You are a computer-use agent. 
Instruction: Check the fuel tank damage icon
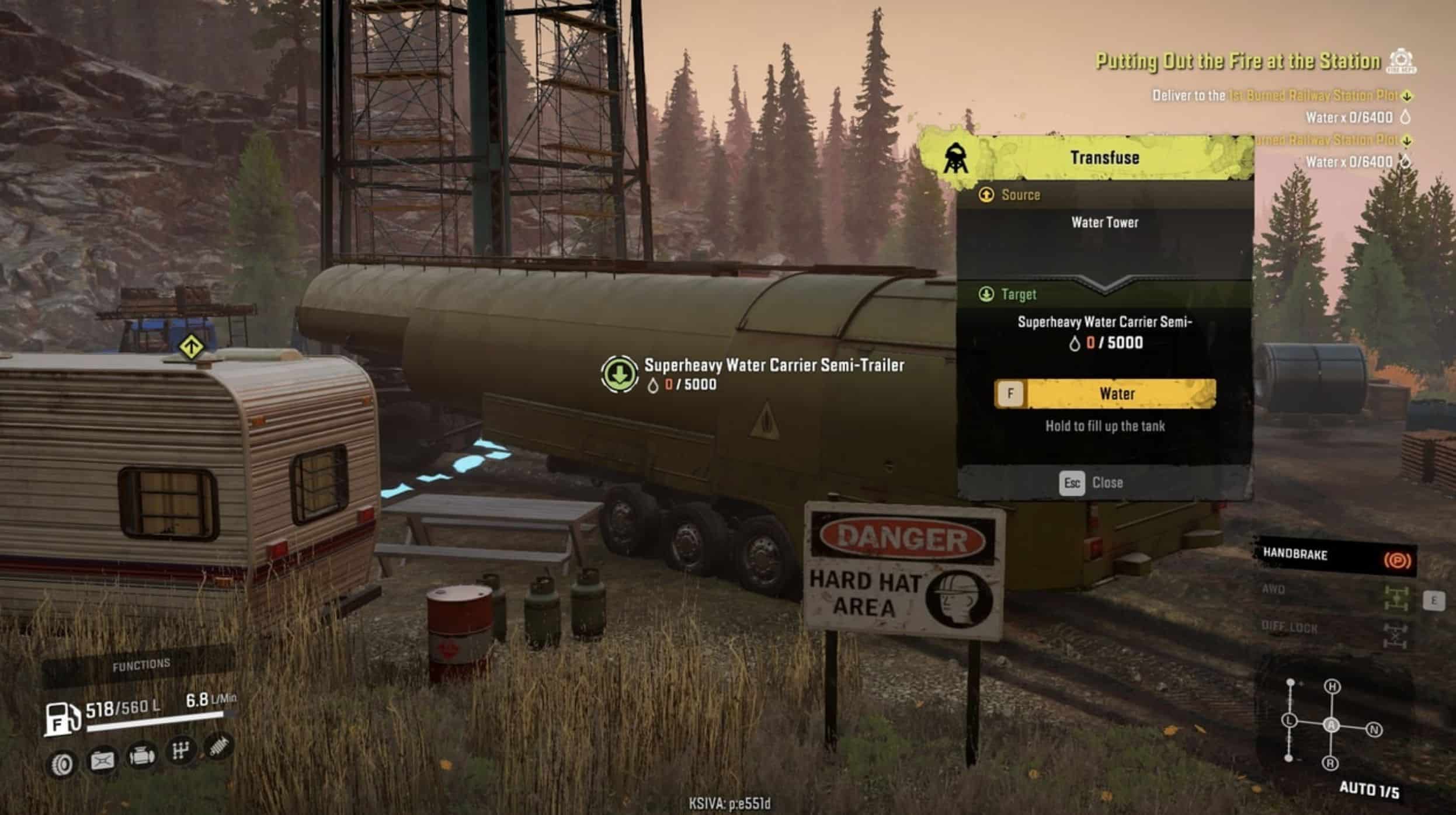tap(103, 760)
